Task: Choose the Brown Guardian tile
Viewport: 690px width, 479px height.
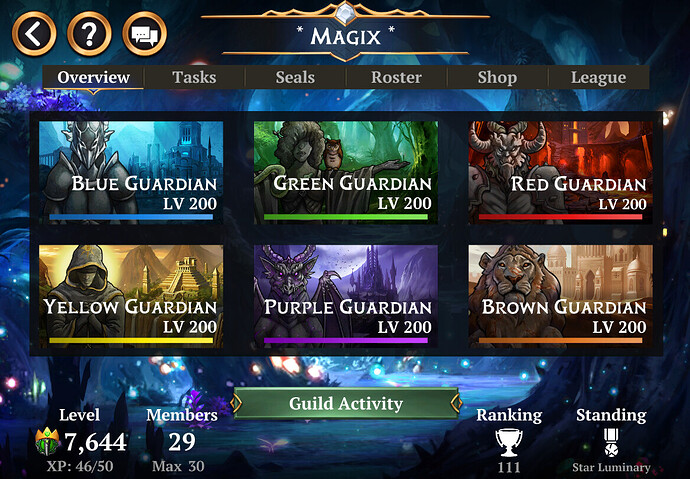Action: coord(560,295)
